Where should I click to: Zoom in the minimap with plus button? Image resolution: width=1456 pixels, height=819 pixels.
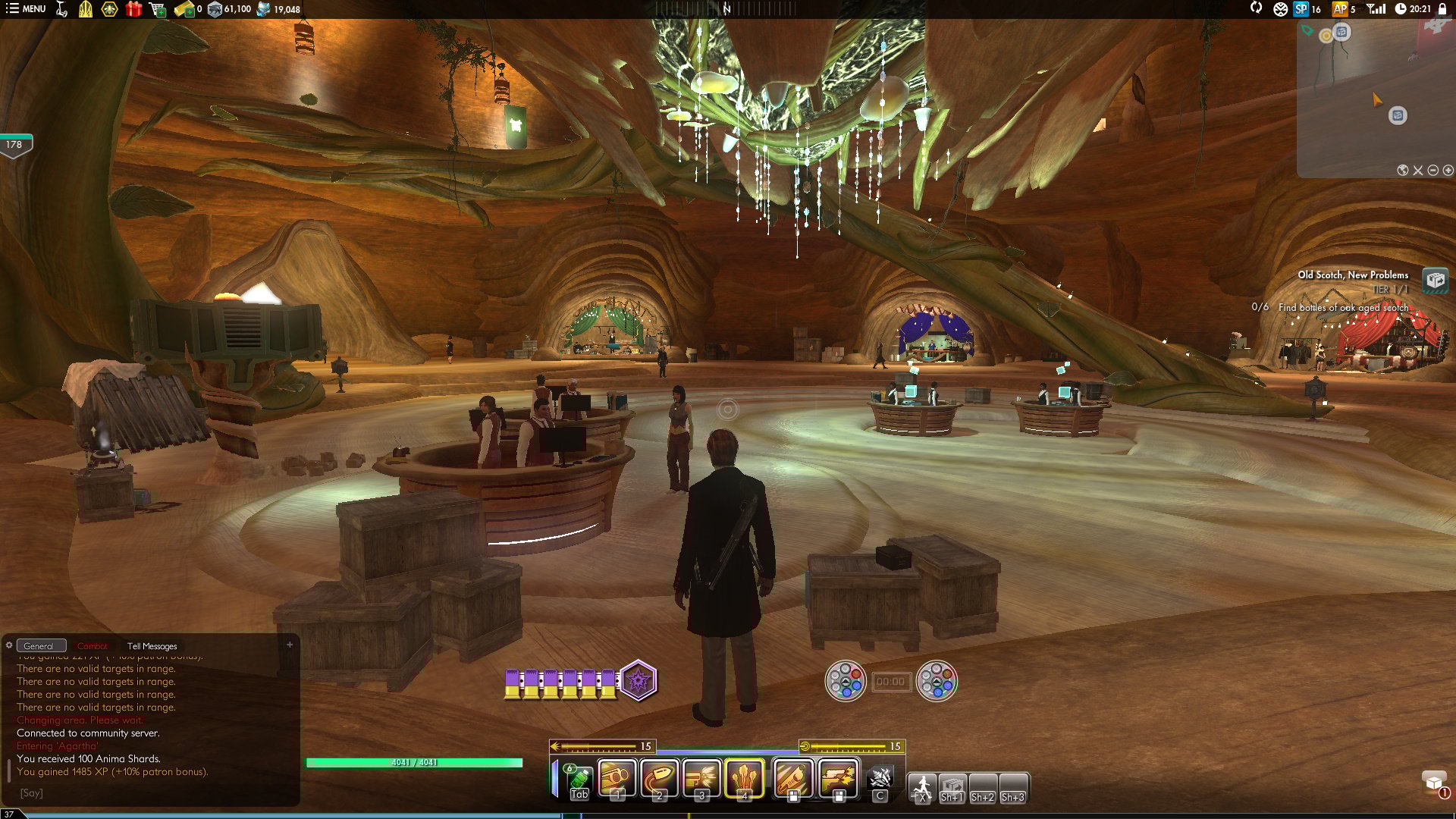click(x=1448, y=171)
